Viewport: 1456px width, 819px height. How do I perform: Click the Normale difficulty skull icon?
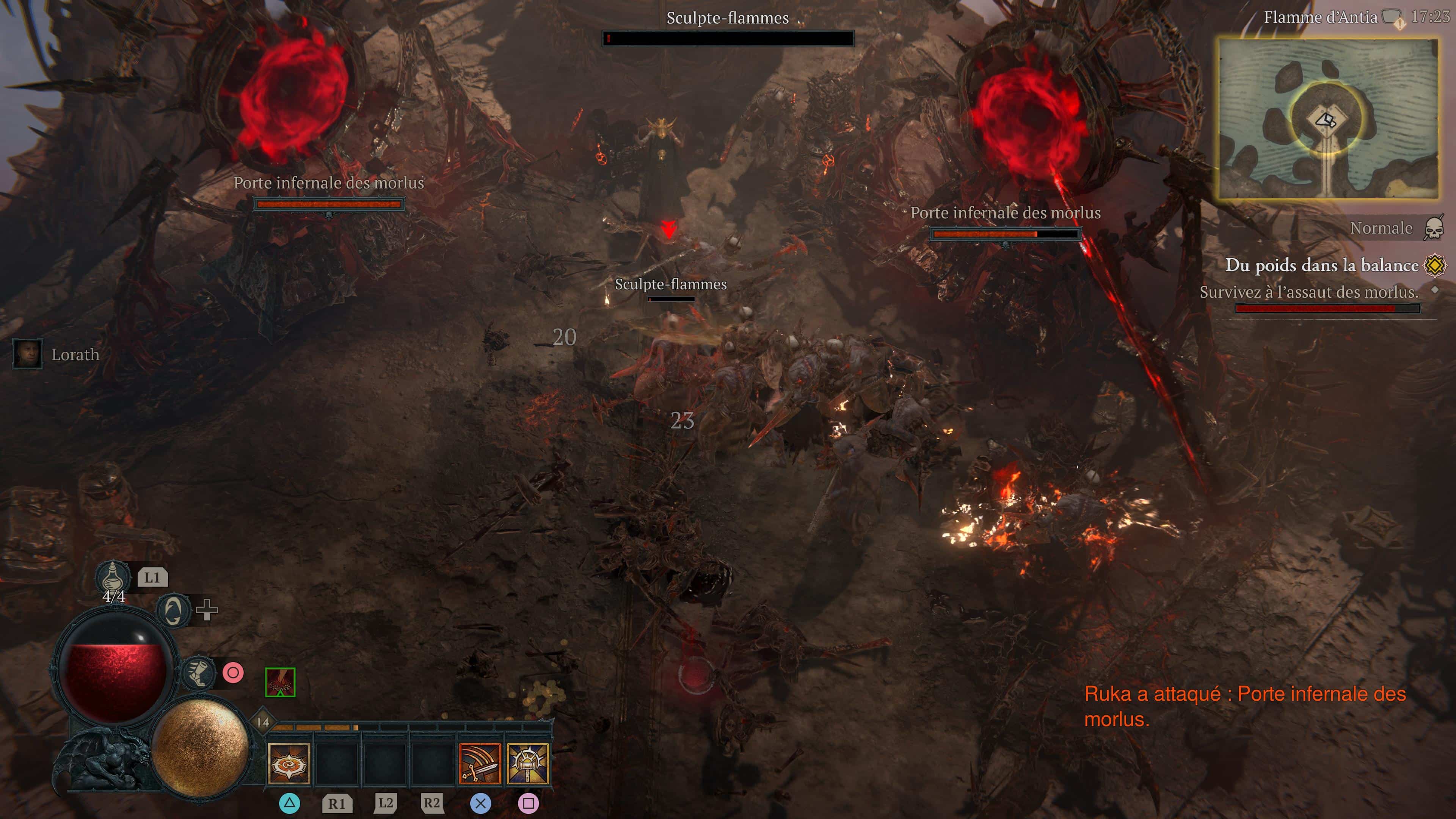click(x=1433, y=228)
